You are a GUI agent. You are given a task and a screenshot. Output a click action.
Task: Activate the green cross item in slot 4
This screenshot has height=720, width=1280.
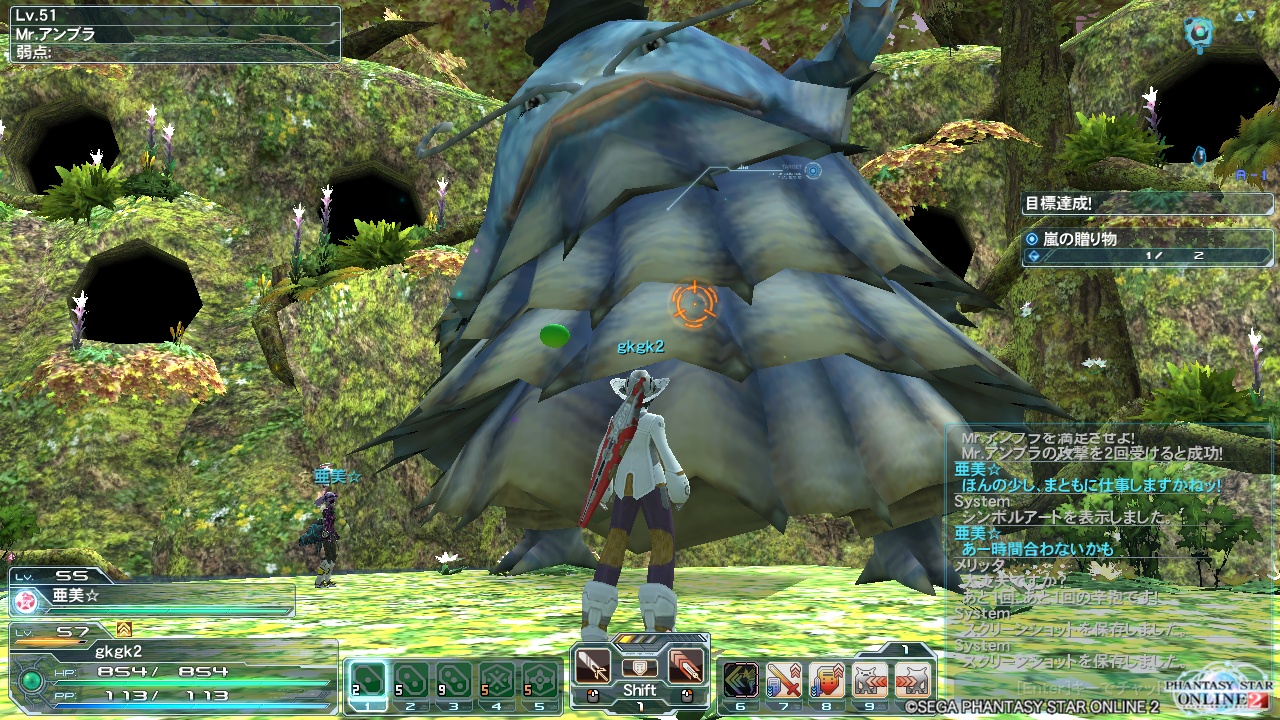[x=497, y=679]
